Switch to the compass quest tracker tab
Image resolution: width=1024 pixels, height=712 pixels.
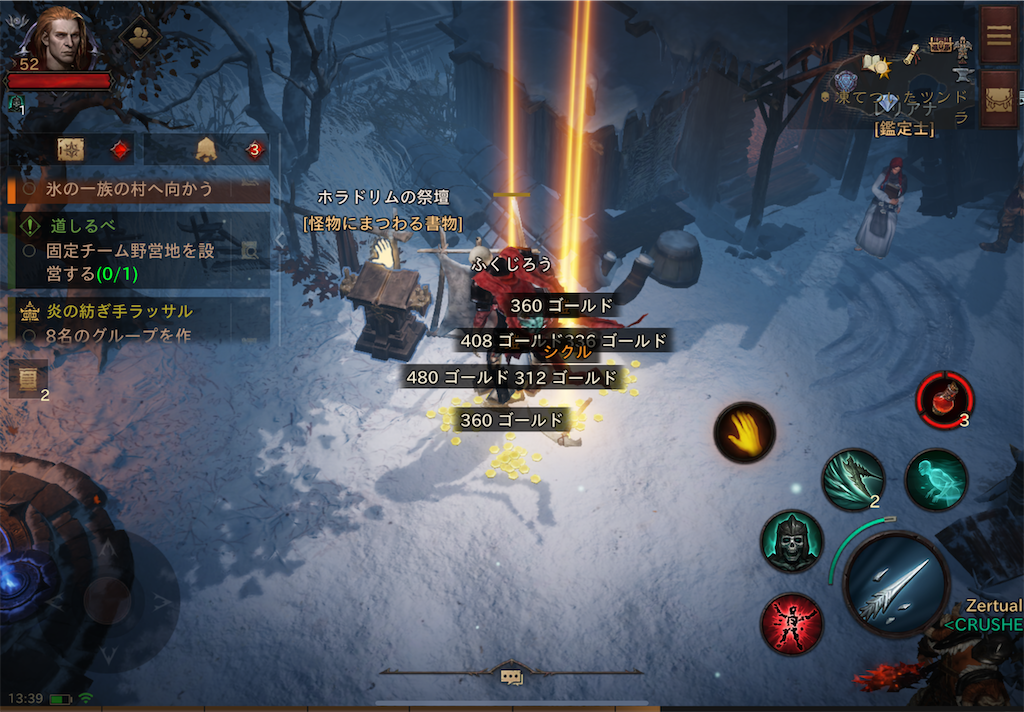(x=70, y=149)
